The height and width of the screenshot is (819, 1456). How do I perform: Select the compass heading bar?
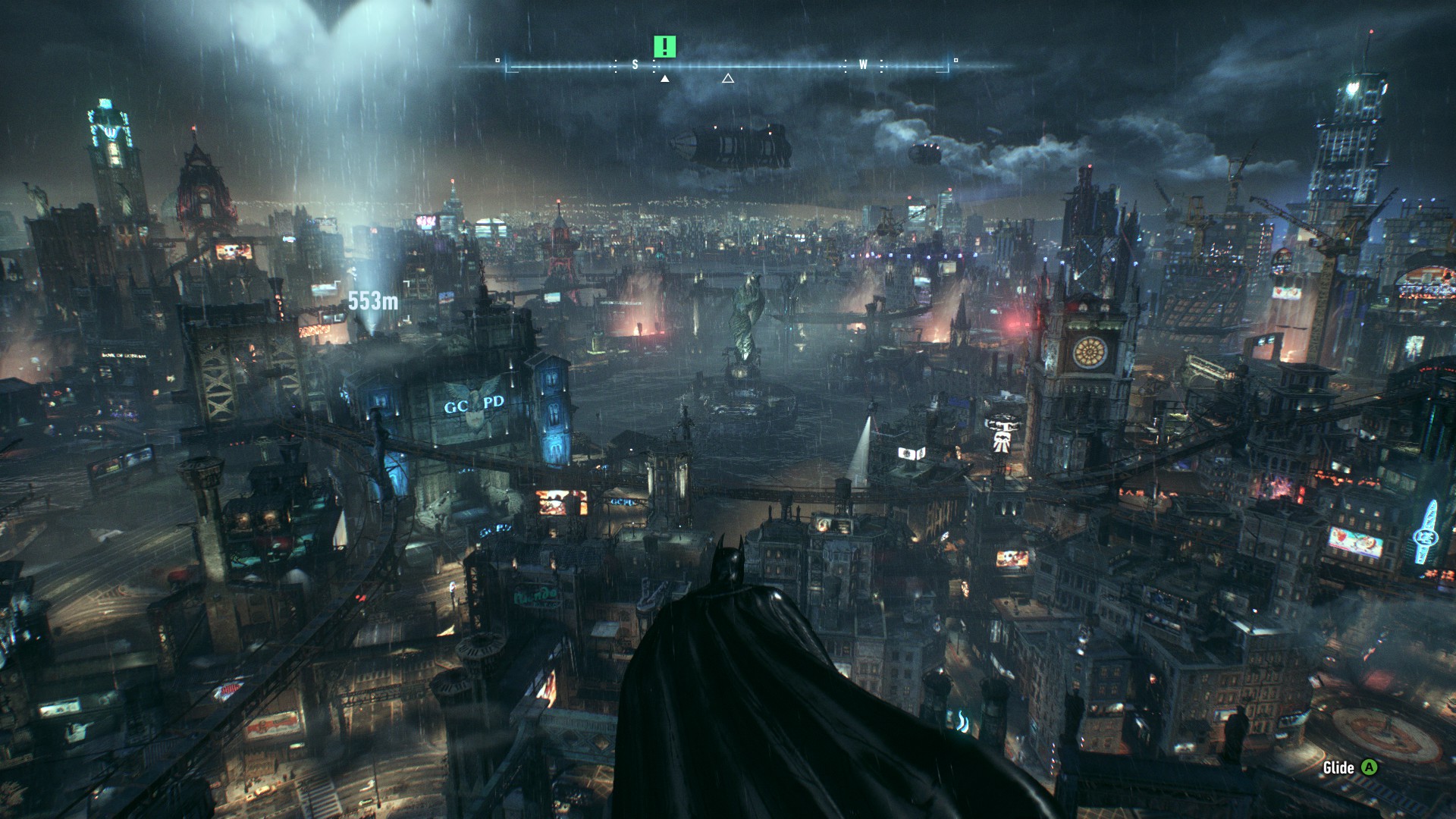[726, 66]
